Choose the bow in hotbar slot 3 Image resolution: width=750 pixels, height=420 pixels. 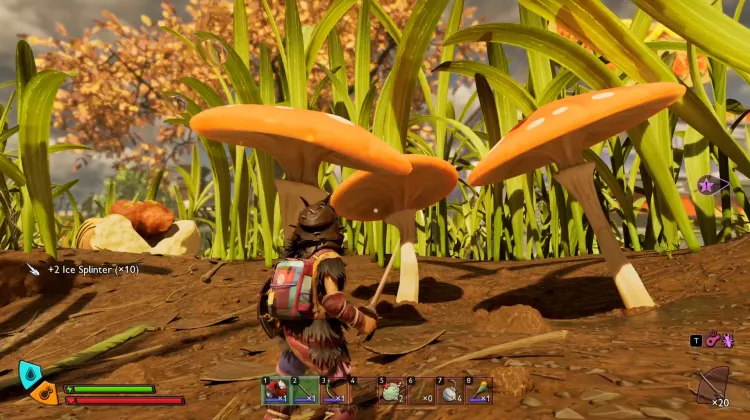(334, 391)
